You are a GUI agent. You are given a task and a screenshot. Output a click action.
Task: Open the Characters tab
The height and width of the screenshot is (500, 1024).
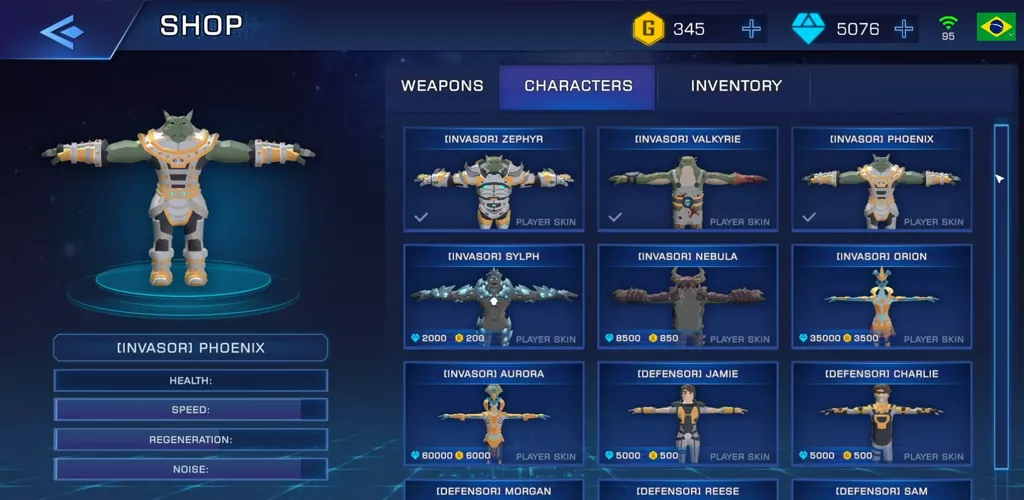[x=578, y=86]
